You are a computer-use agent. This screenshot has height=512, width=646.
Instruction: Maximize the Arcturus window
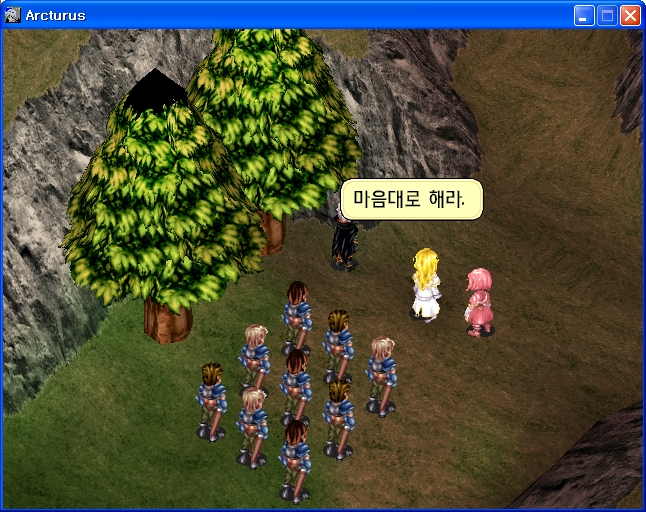[607, 15]
